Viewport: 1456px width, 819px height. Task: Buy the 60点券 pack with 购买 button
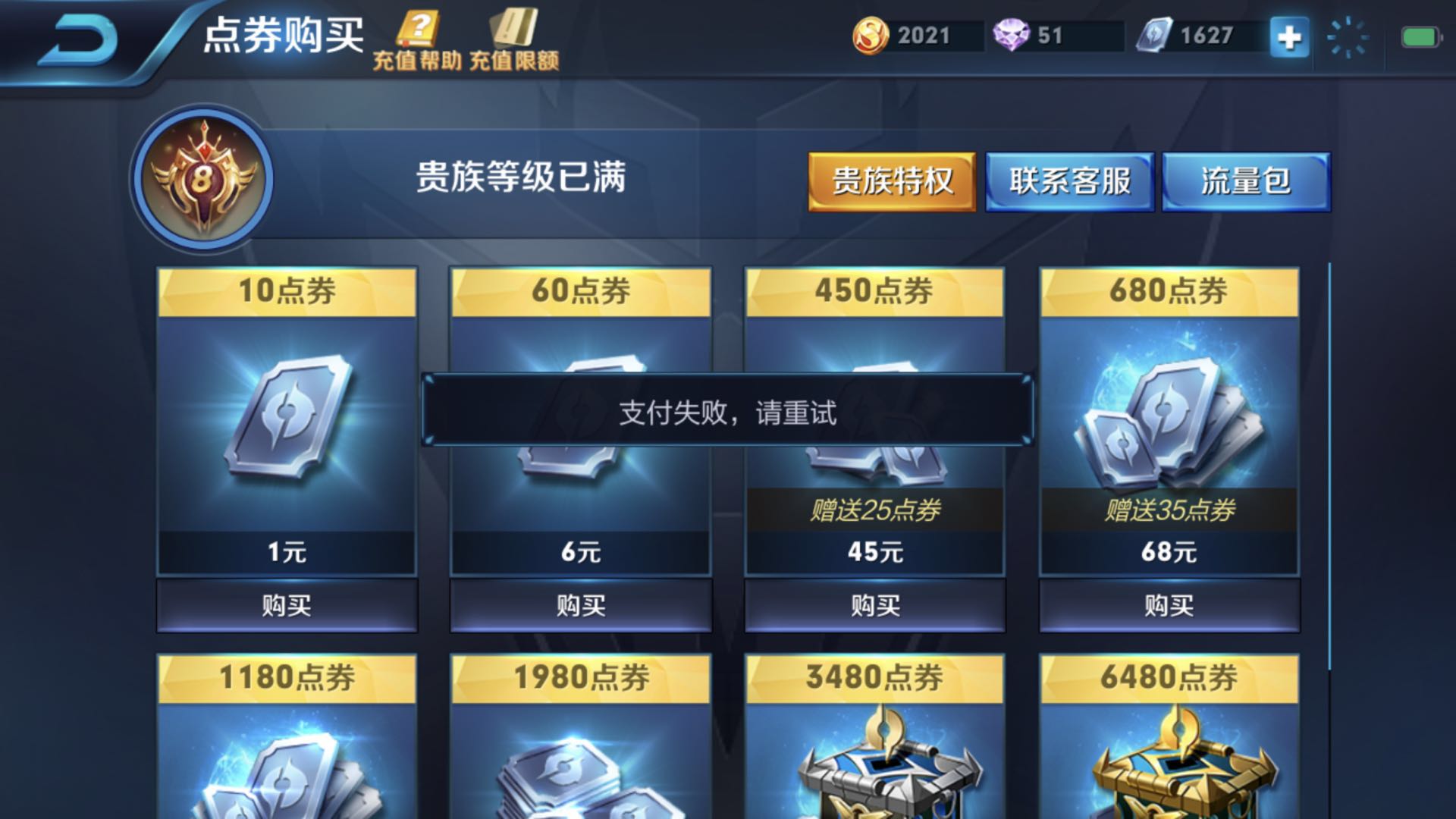pyautogui.click(x=580, y=607)
